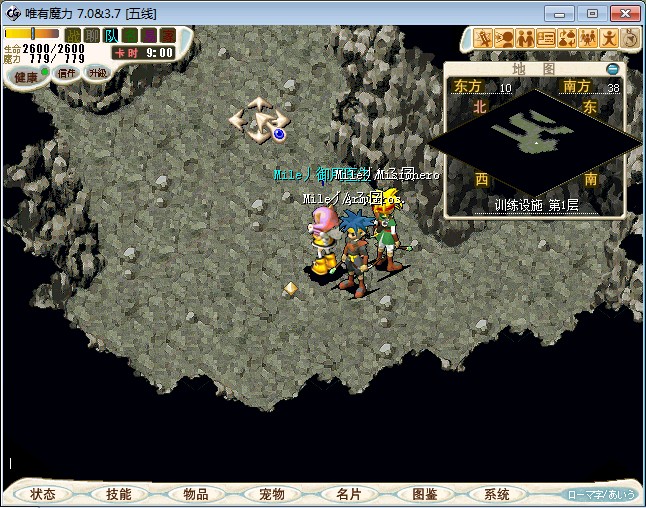This screenshot has height=508, width=646.
Task: Open the 宠物 pets menu
Action: click(x=272, y=494)
